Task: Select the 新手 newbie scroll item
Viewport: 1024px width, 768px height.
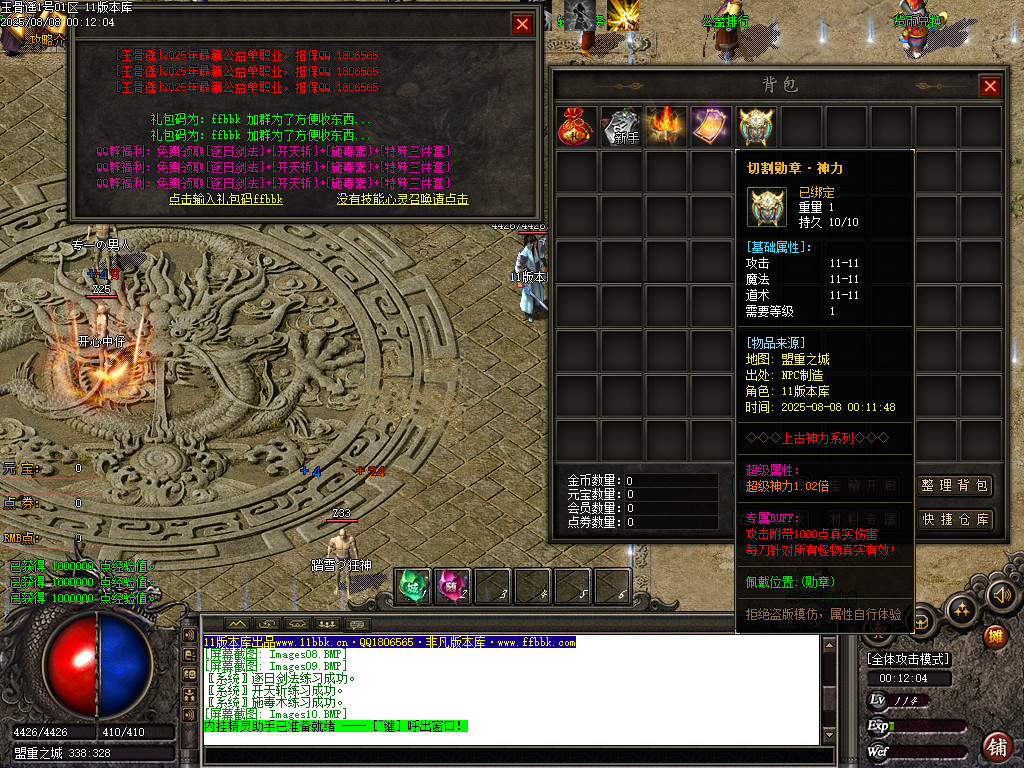Action: [621, 127]
